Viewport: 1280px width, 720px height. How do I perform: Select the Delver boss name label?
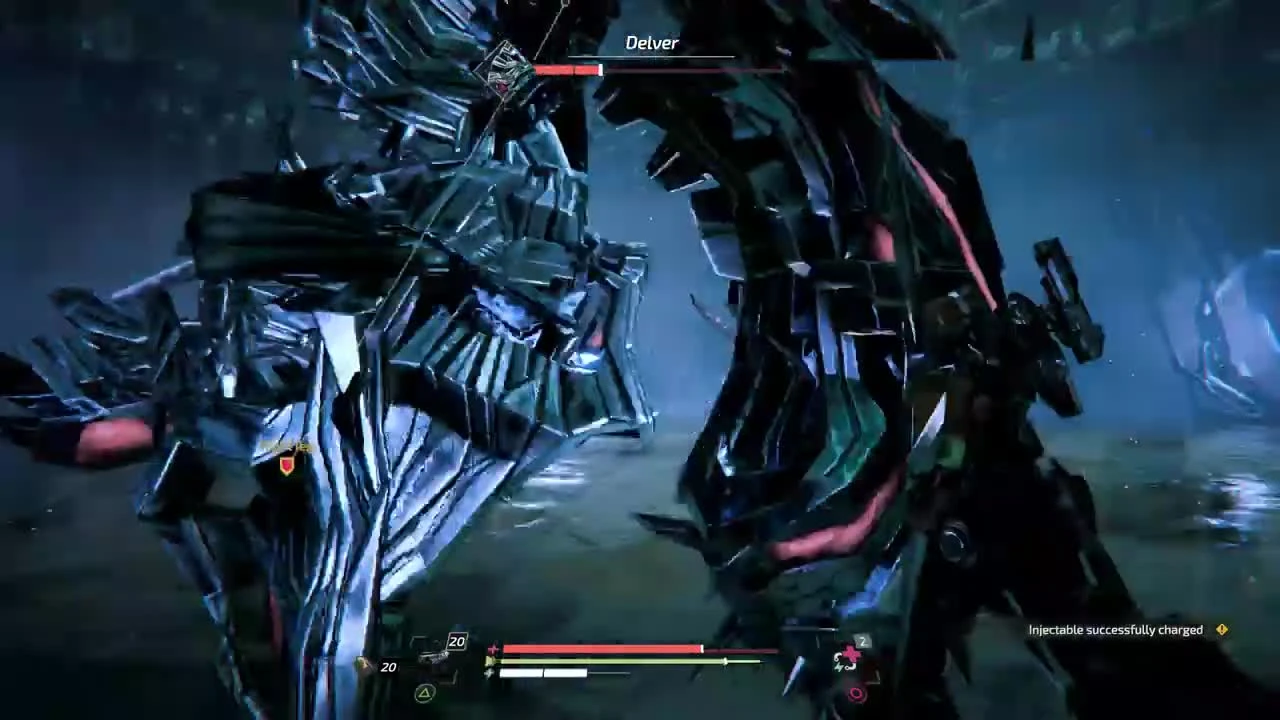pos(652,43)
